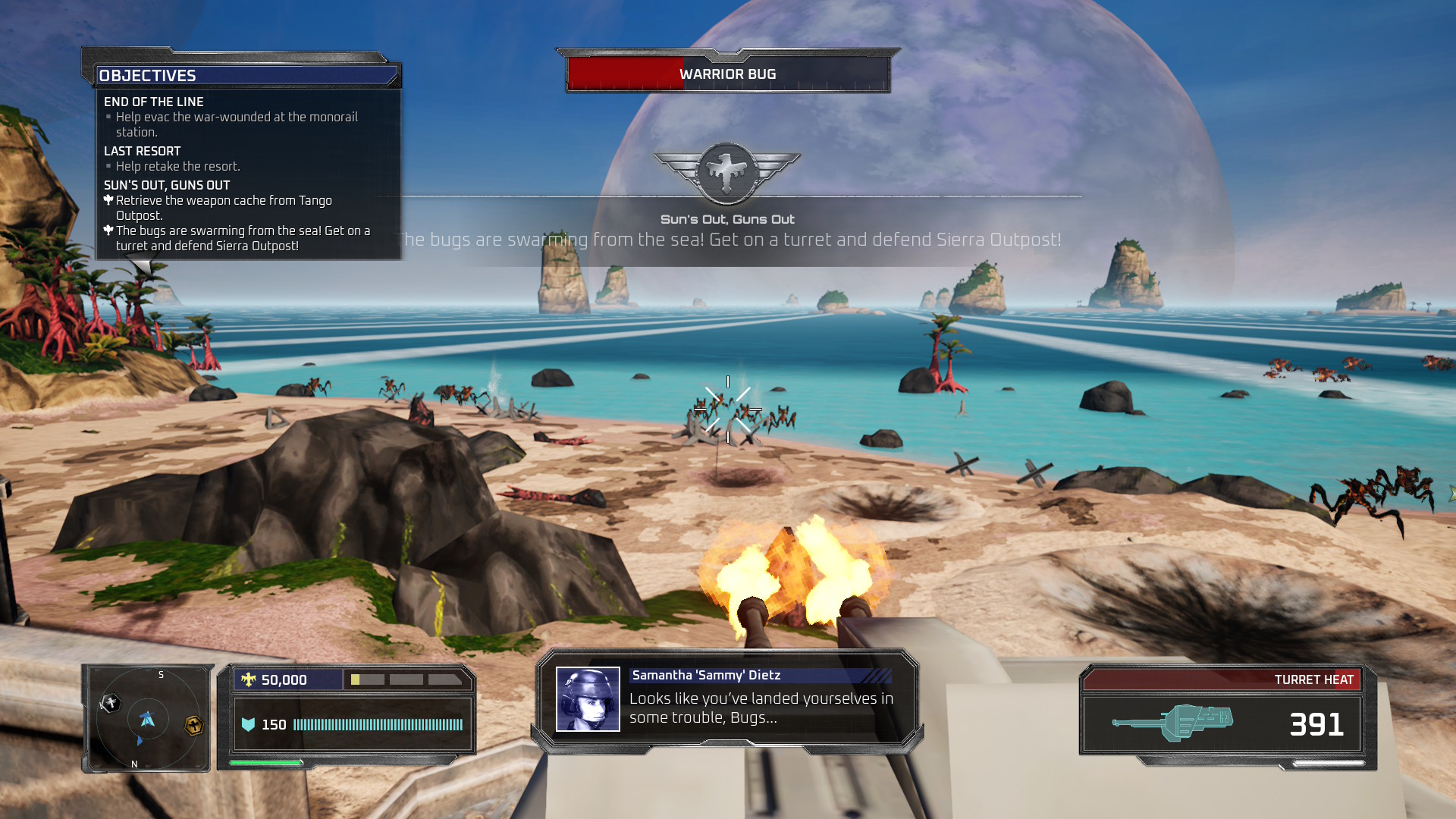Open the circular compass minimap
Viewport: 1456px width, 819px height.
pyautogui.click(x=147, y=719)
